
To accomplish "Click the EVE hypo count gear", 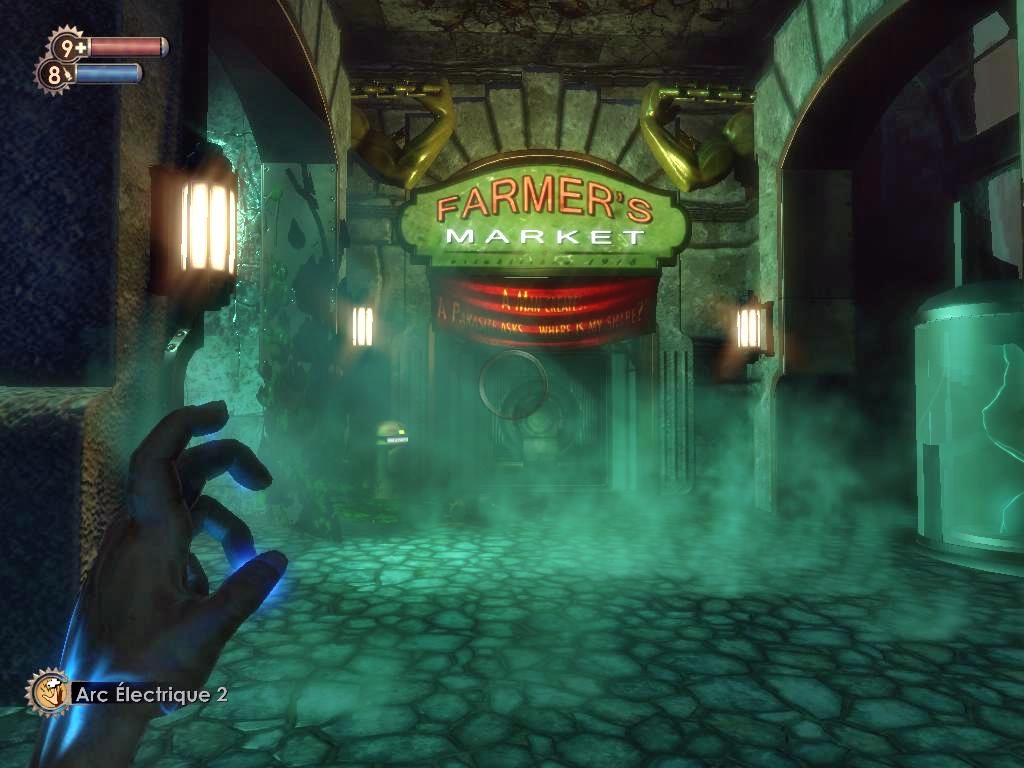I will pyautogui.click(x=54, y=73).
